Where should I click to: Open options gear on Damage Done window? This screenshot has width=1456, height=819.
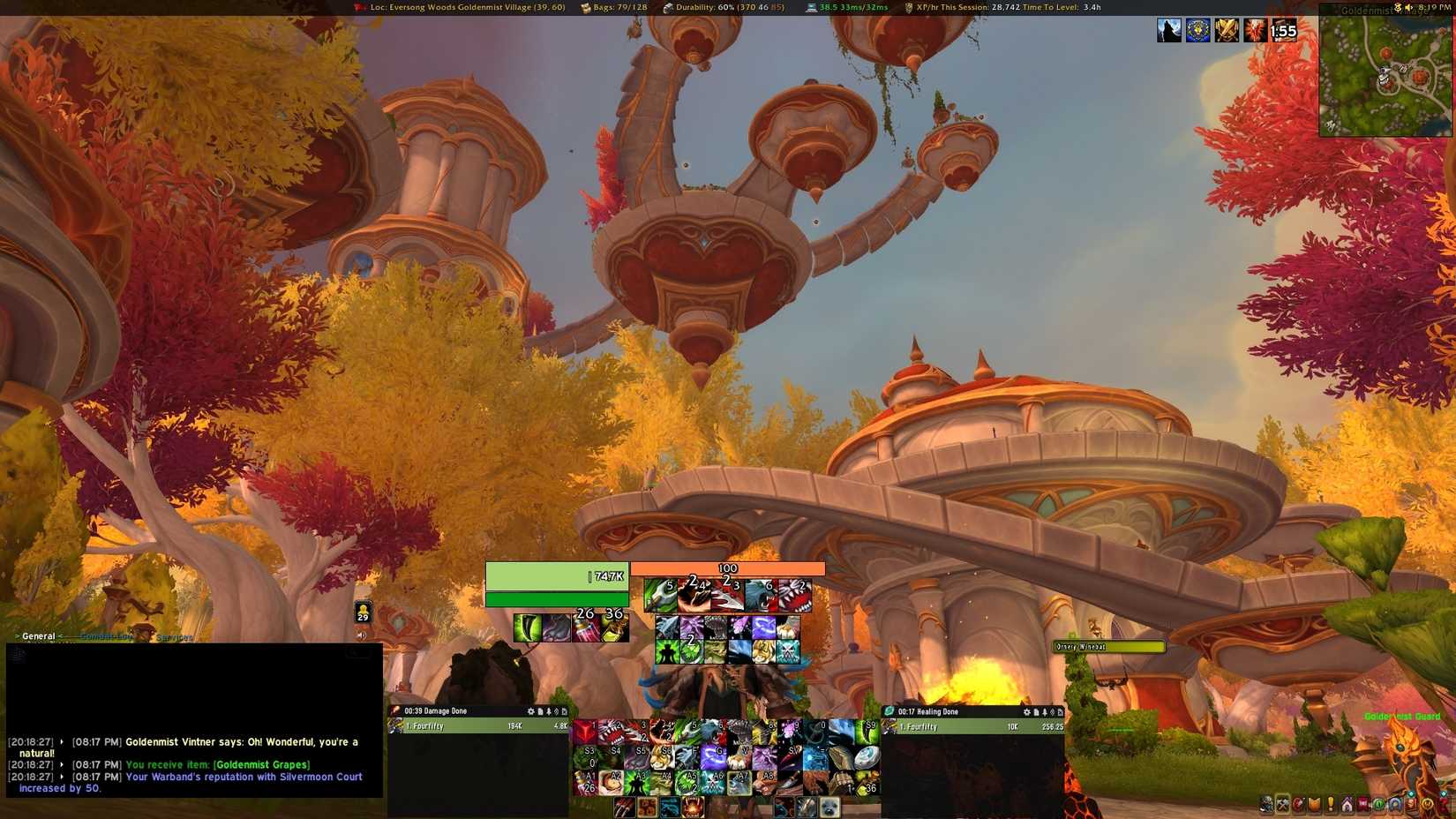coord(529,710)
